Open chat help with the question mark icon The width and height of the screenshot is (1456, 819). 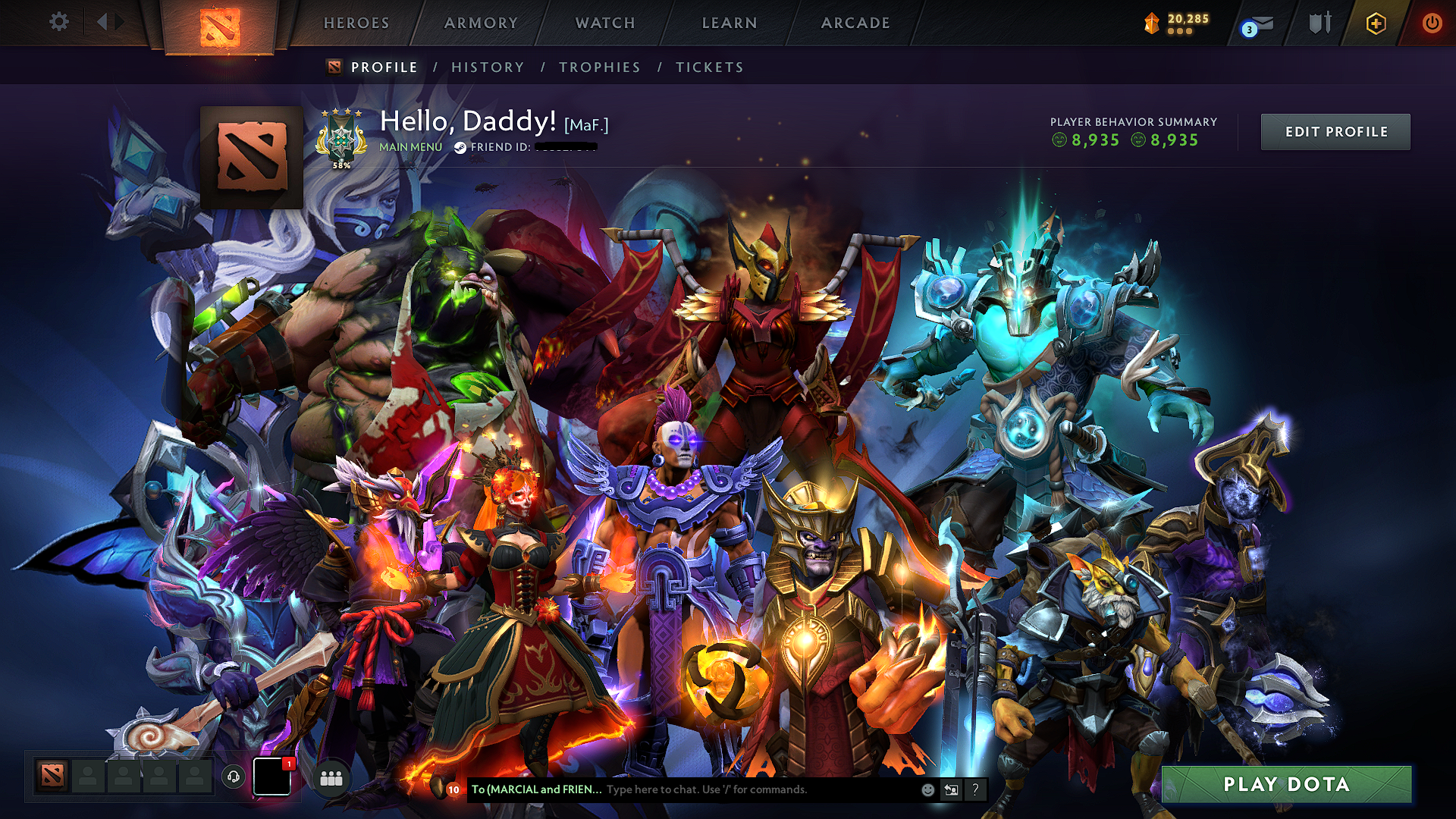click(975, 790)
